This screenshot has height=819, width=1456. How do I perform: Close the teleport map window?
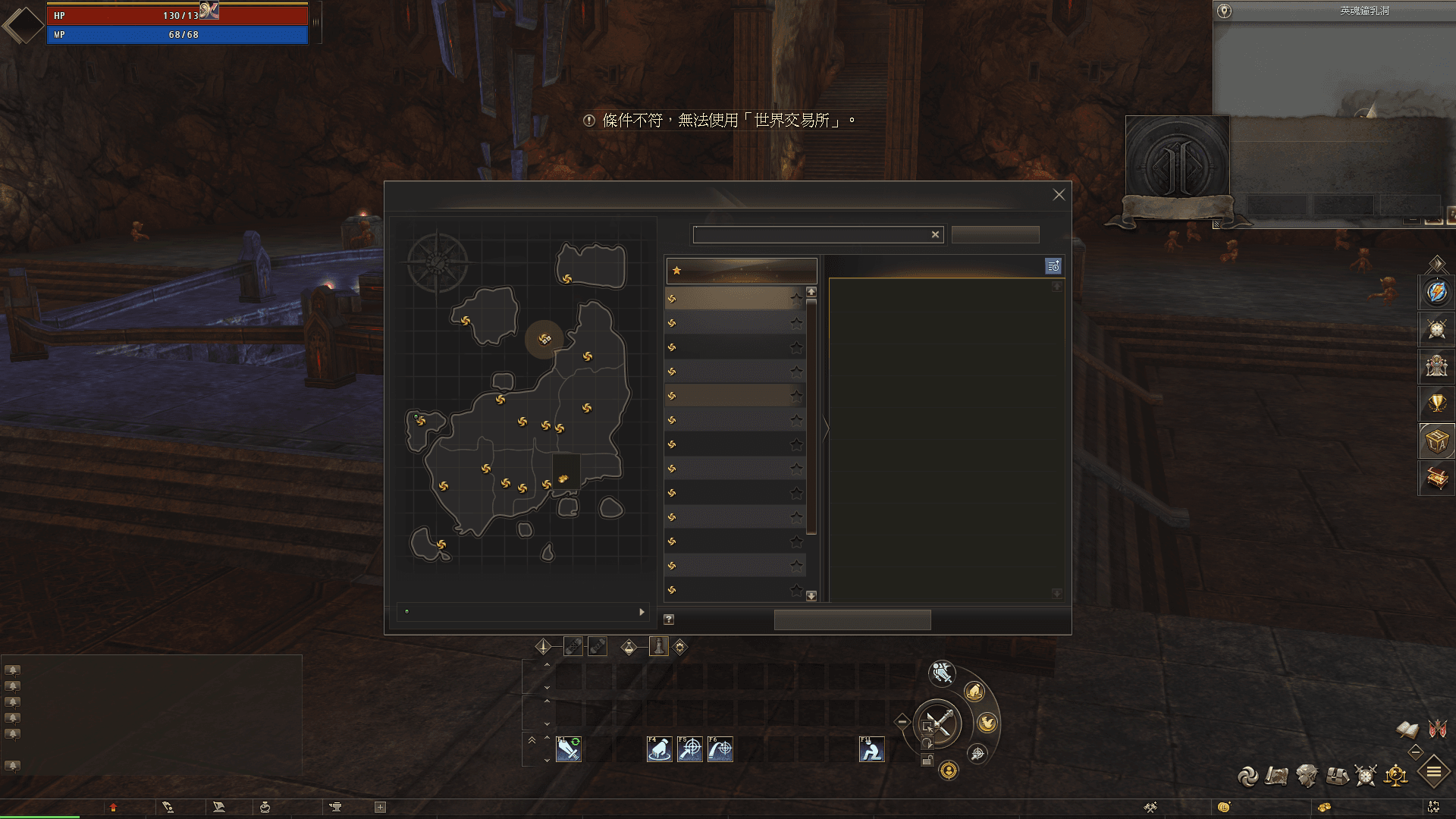tap(1059, 195)
